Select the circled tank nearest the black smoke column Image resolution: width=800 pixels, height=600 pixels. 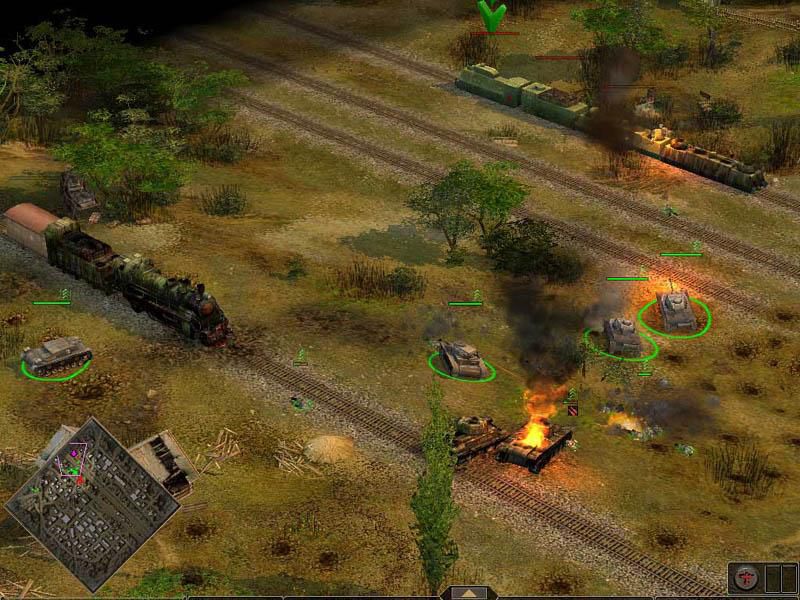click(461, 357)
